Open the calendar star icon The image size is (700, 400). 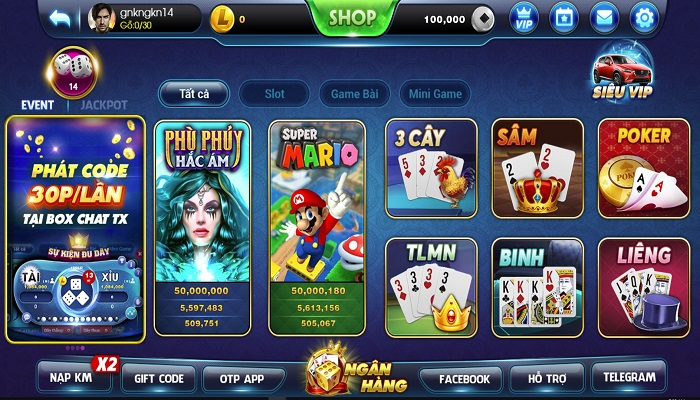564,18
